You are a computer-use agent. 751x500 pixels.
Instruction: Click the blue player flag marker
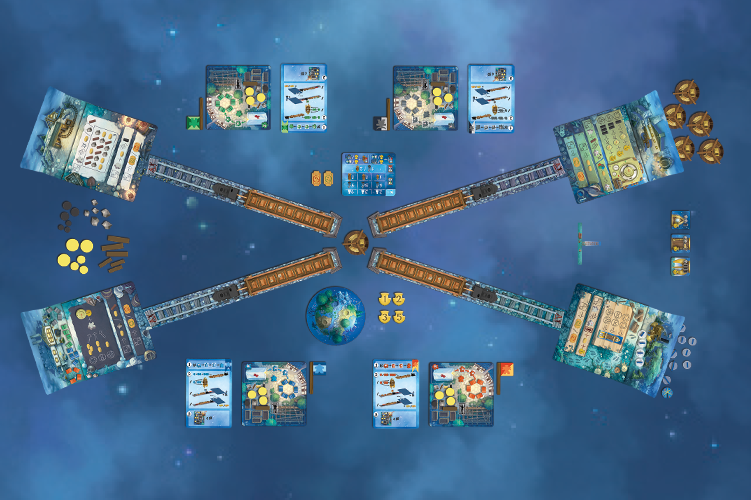319,370
